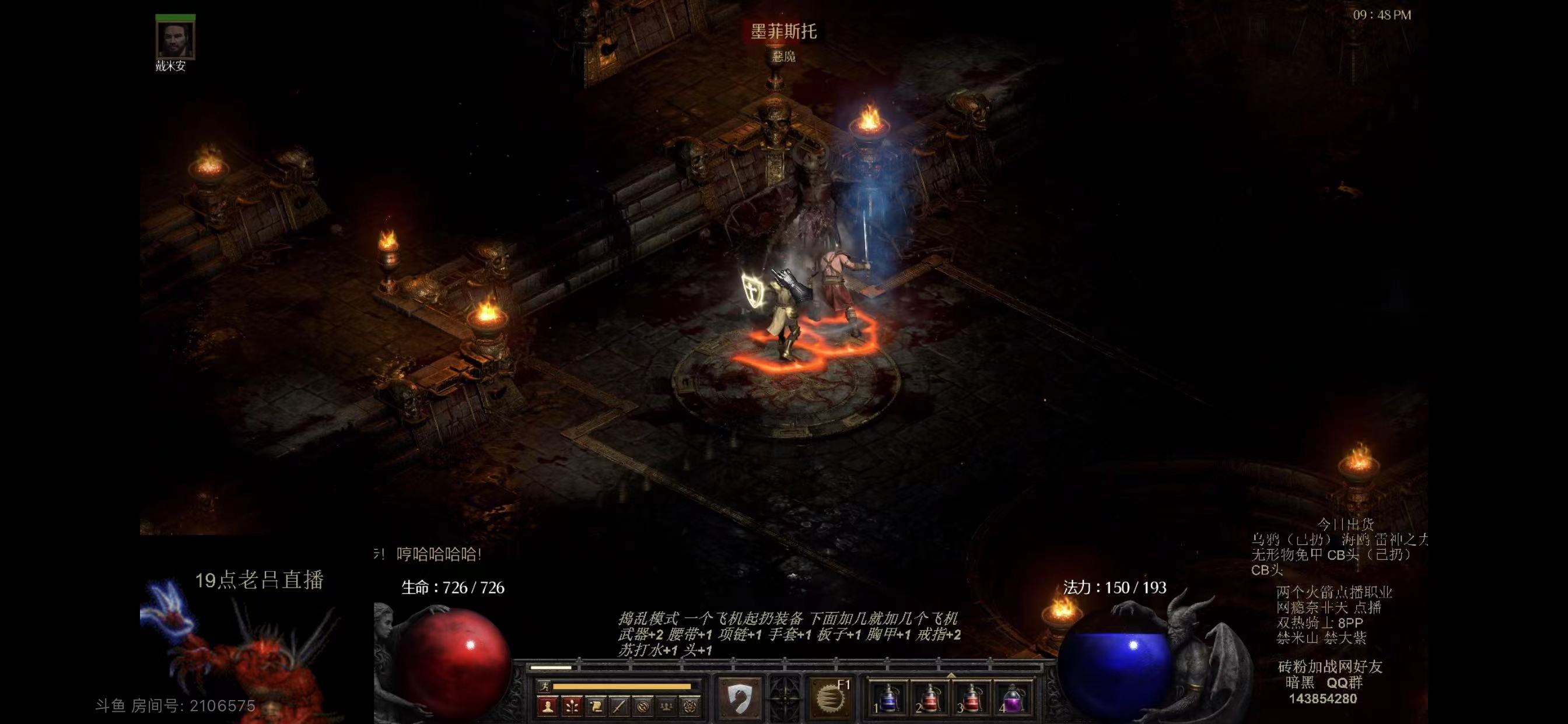Click the circular arrows mini-panel icon

pyautogui.click(x=643, y=707)
